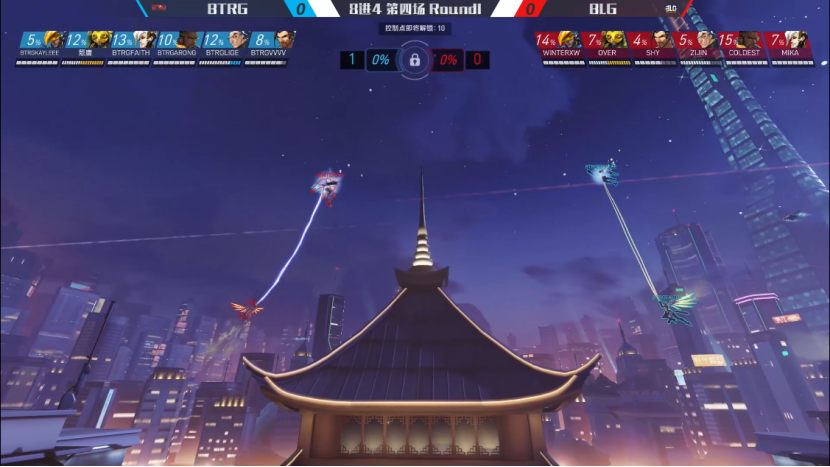Choose SHY's Hanzo player card
The image size is (830, 467).
(x=654, y=47)
